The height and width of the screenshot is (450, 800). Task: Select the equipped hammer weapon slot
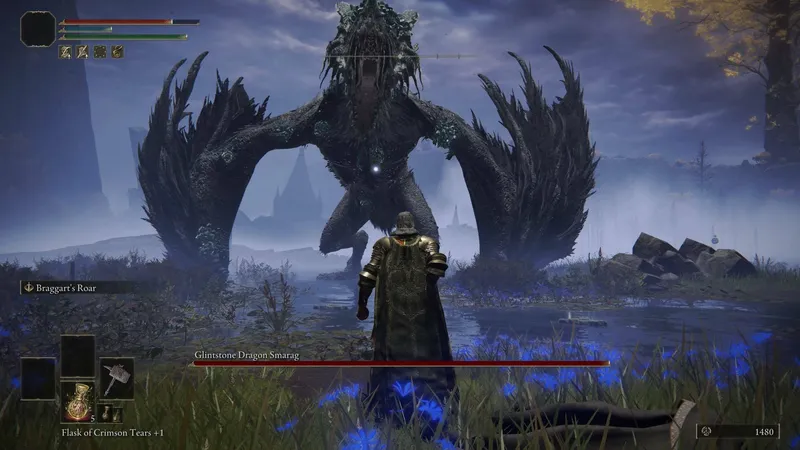(117, 377)
